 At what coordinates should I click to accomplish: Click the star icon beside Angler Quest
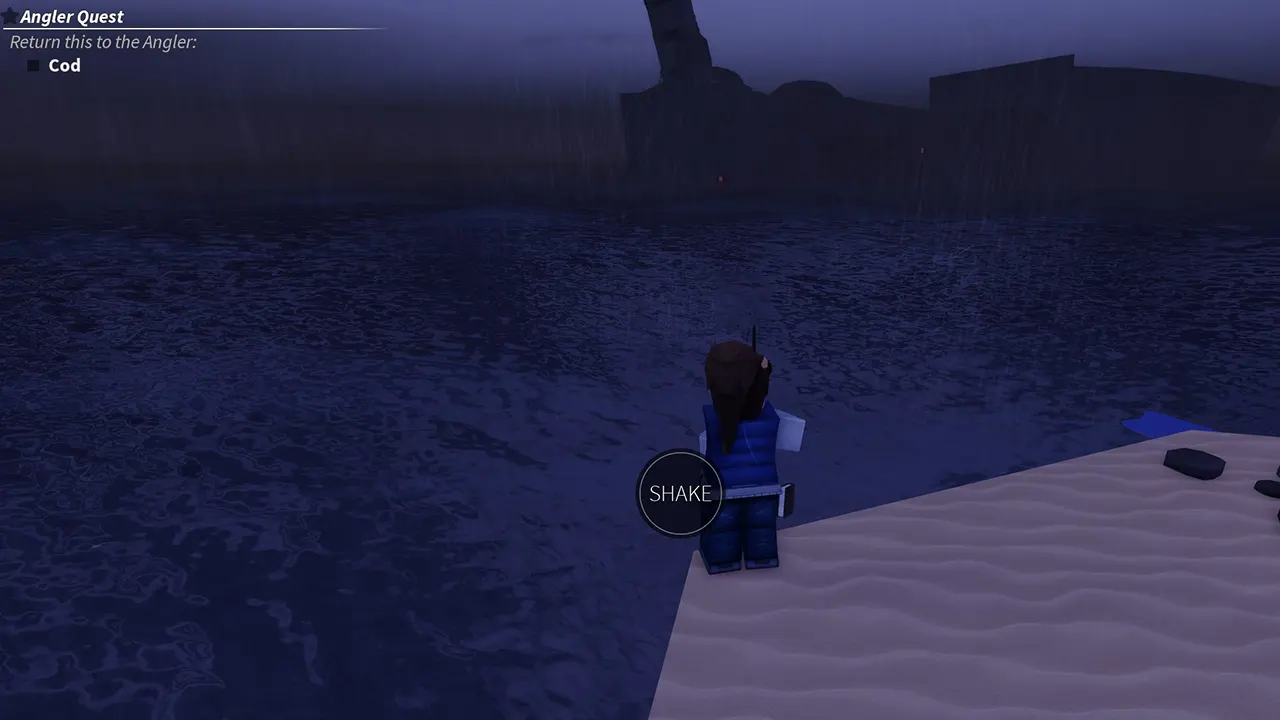pos(10,16)
